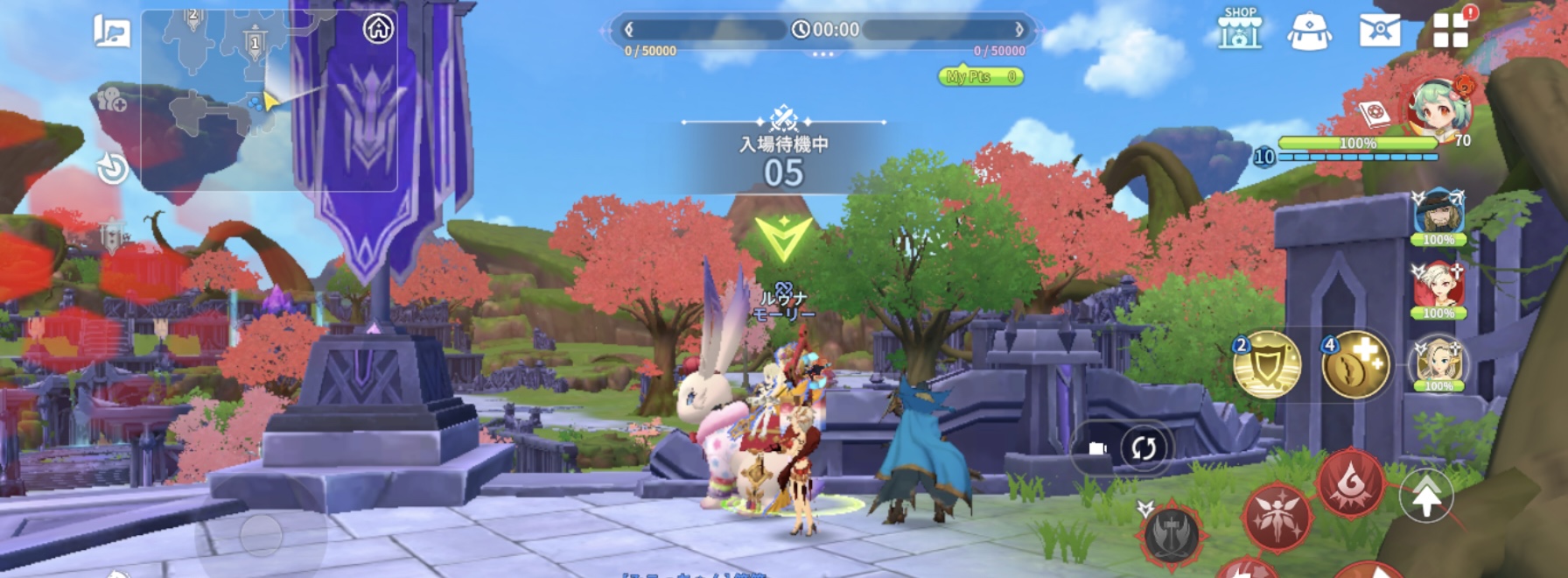1568x578 pixels.
Task: Use the red fairy skill
Action: 1277,518
